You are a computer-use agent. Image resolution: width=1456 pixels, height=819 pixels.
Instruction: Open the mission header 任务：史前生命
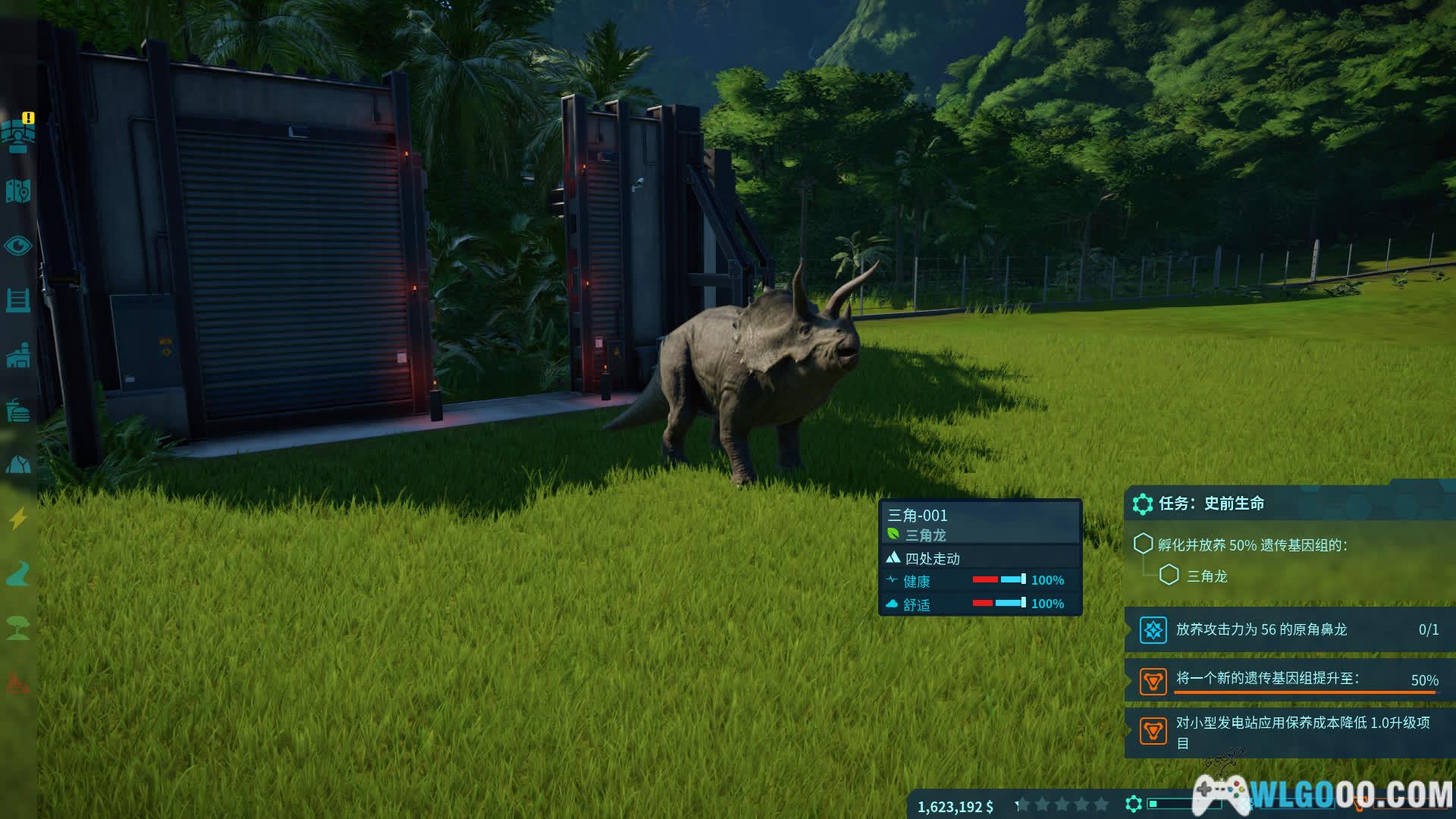tap(1211, 504)
